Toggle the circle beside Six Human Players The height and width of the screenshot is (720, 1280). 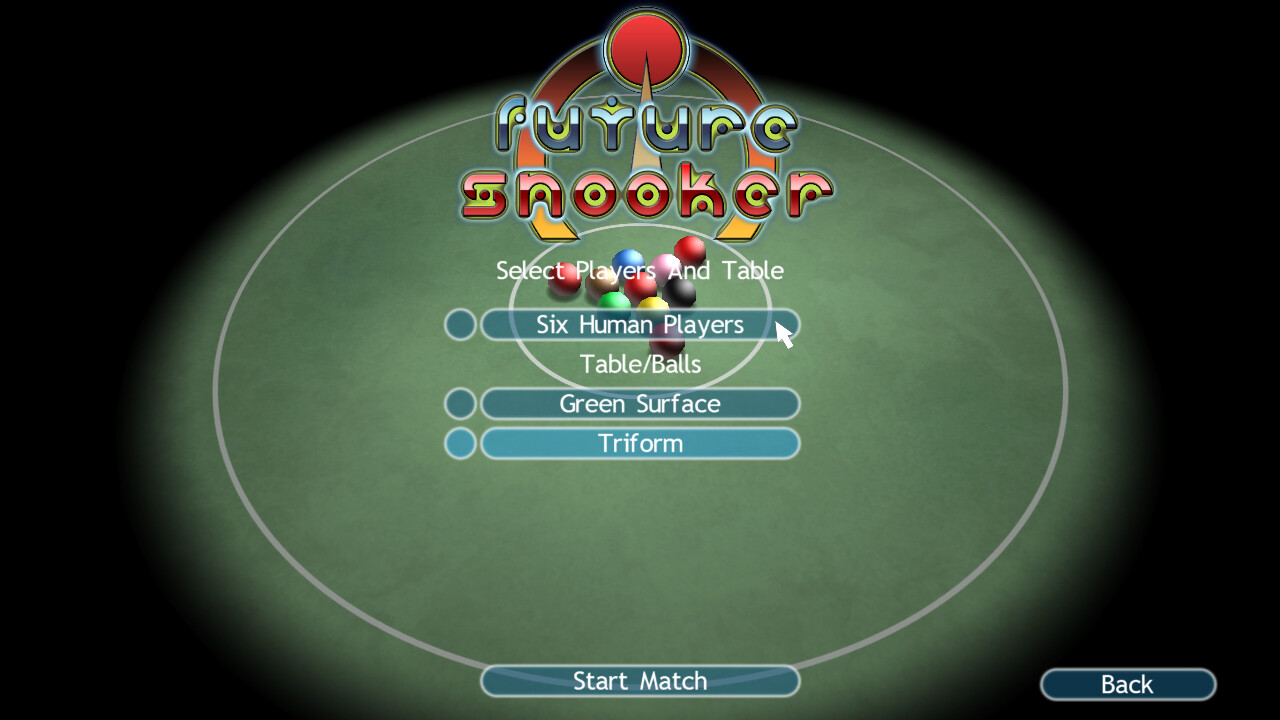(459, 324)
